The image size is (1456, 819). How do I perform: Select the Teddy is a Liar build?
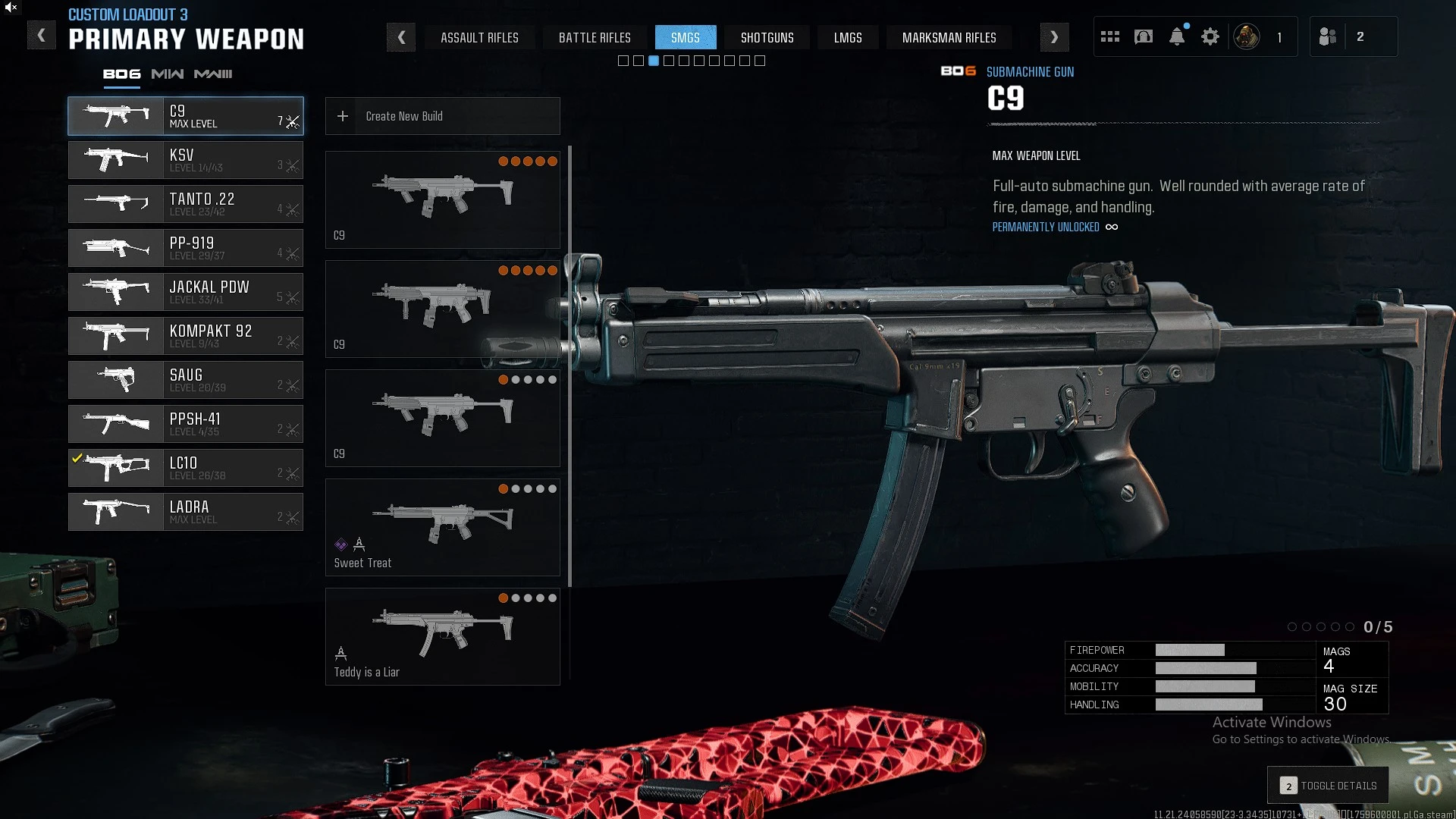(x=443, y=636)
